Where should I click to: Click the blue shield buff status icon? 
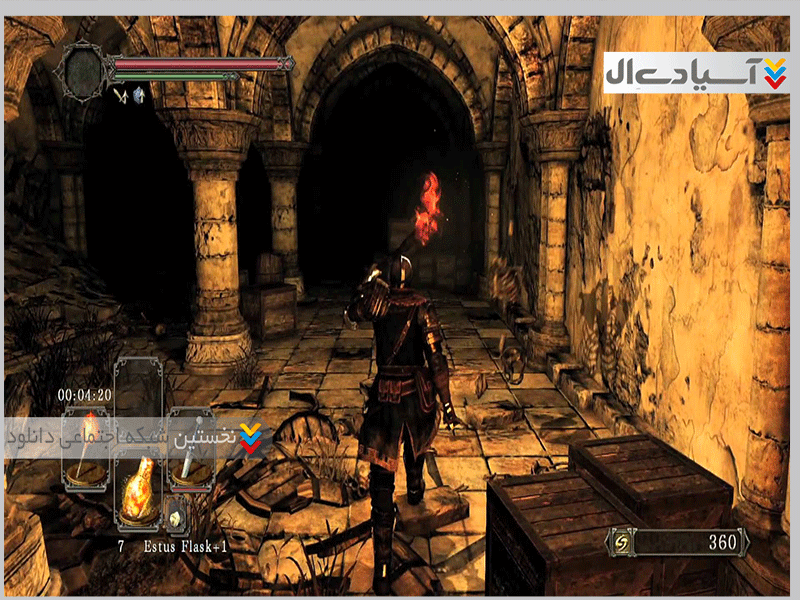(x=138, y=95)
